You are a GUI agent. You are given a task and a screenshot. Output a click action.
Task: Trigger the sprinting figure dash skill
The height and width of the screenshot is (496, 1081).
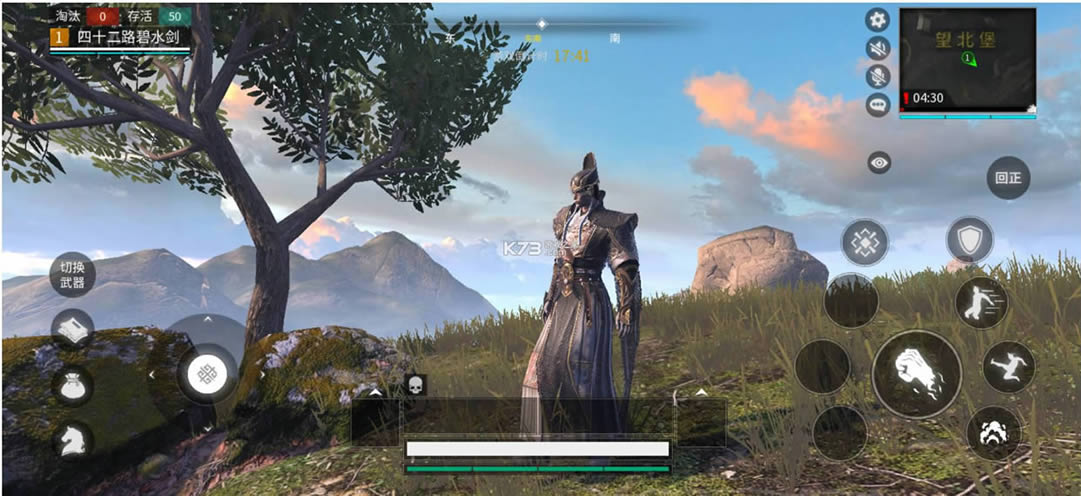[x=980, y=302]
